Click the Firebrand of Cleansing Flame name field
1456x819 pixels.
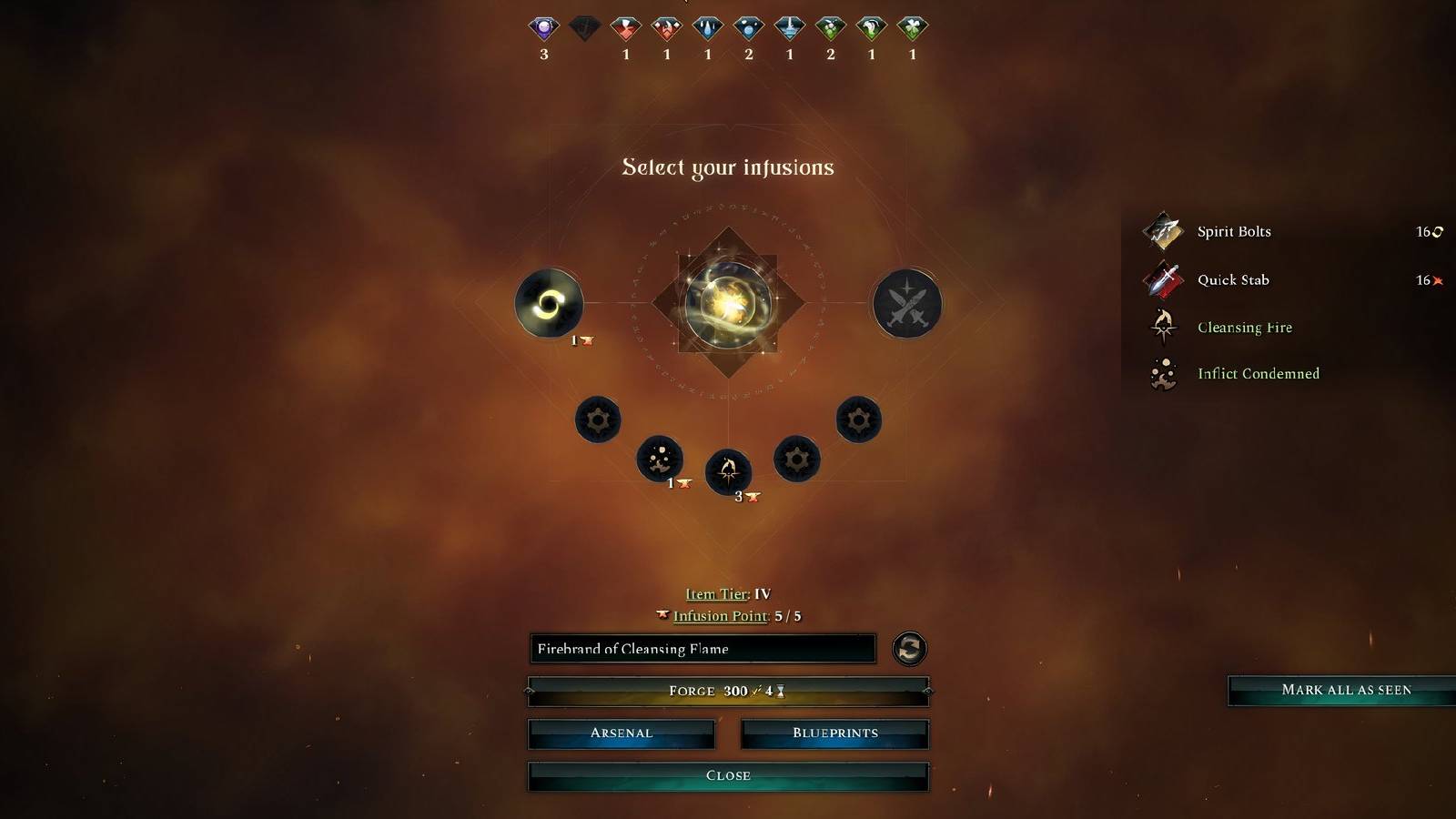pos(701,649)
